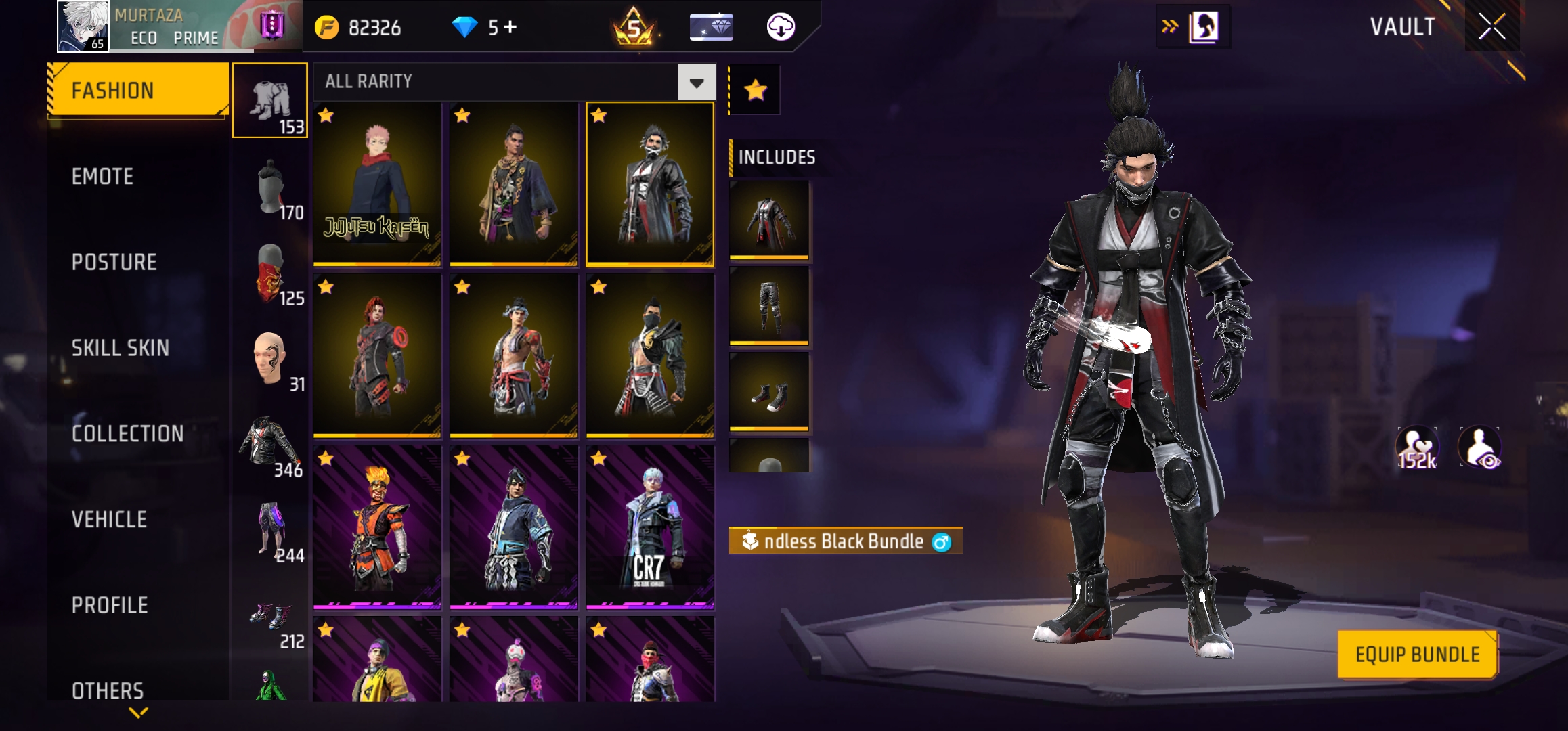
Task: Go to the Vehicle category
Action: (x=109, y=519)
